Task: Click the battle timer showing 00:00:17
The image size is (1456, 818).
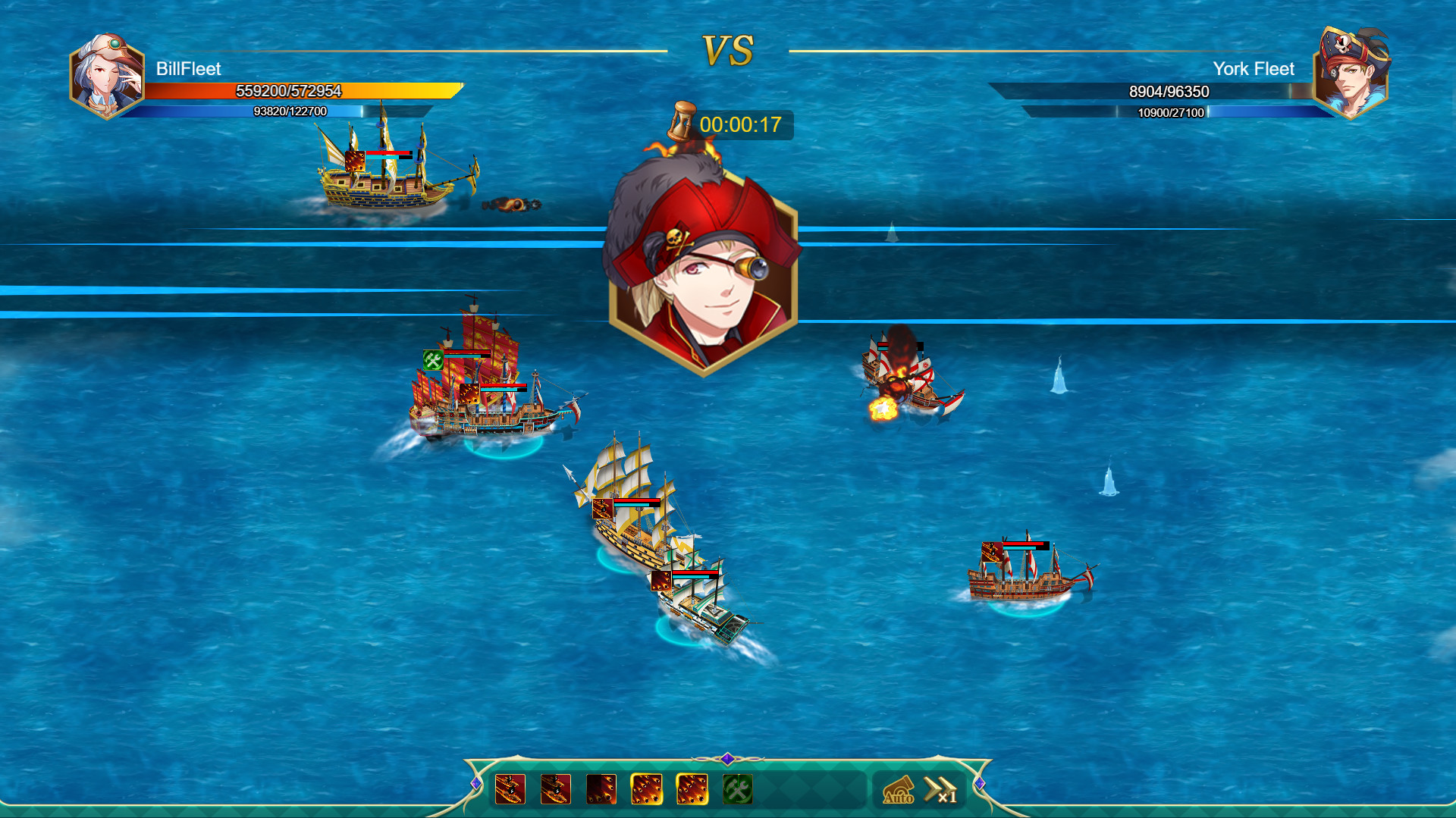Action: pos(742,125)
